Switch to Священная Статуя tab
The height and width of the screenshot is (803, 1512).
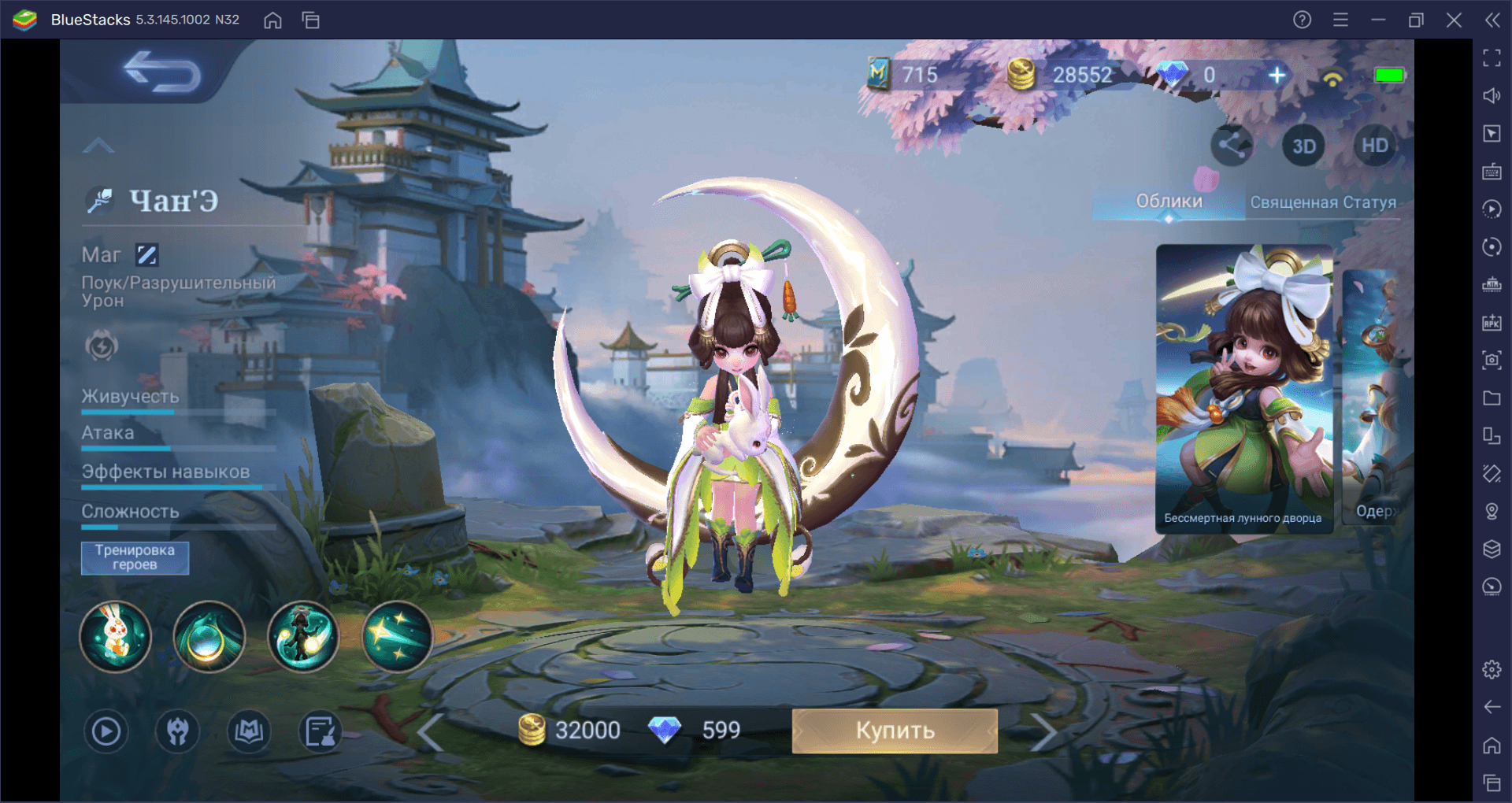click(1323, 202)
